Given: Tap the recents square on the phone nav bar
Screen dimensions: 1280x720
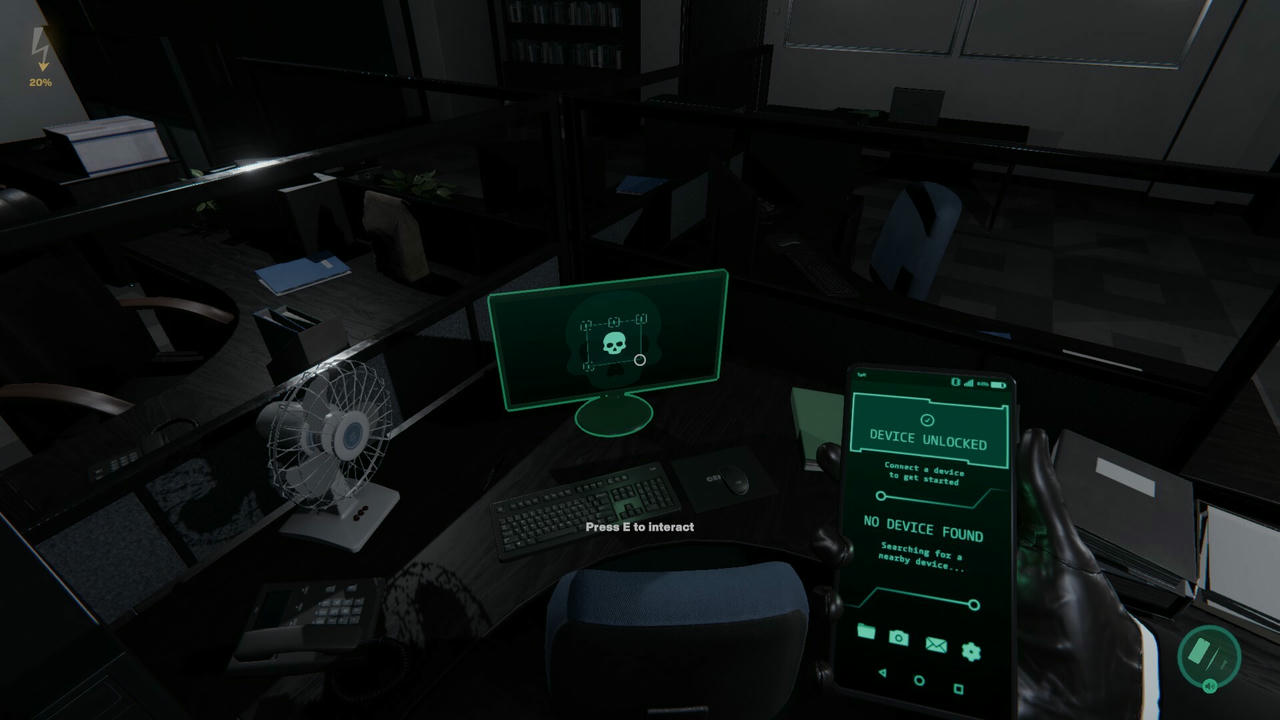Looking at the screenshot, I should tap(958, 687).
